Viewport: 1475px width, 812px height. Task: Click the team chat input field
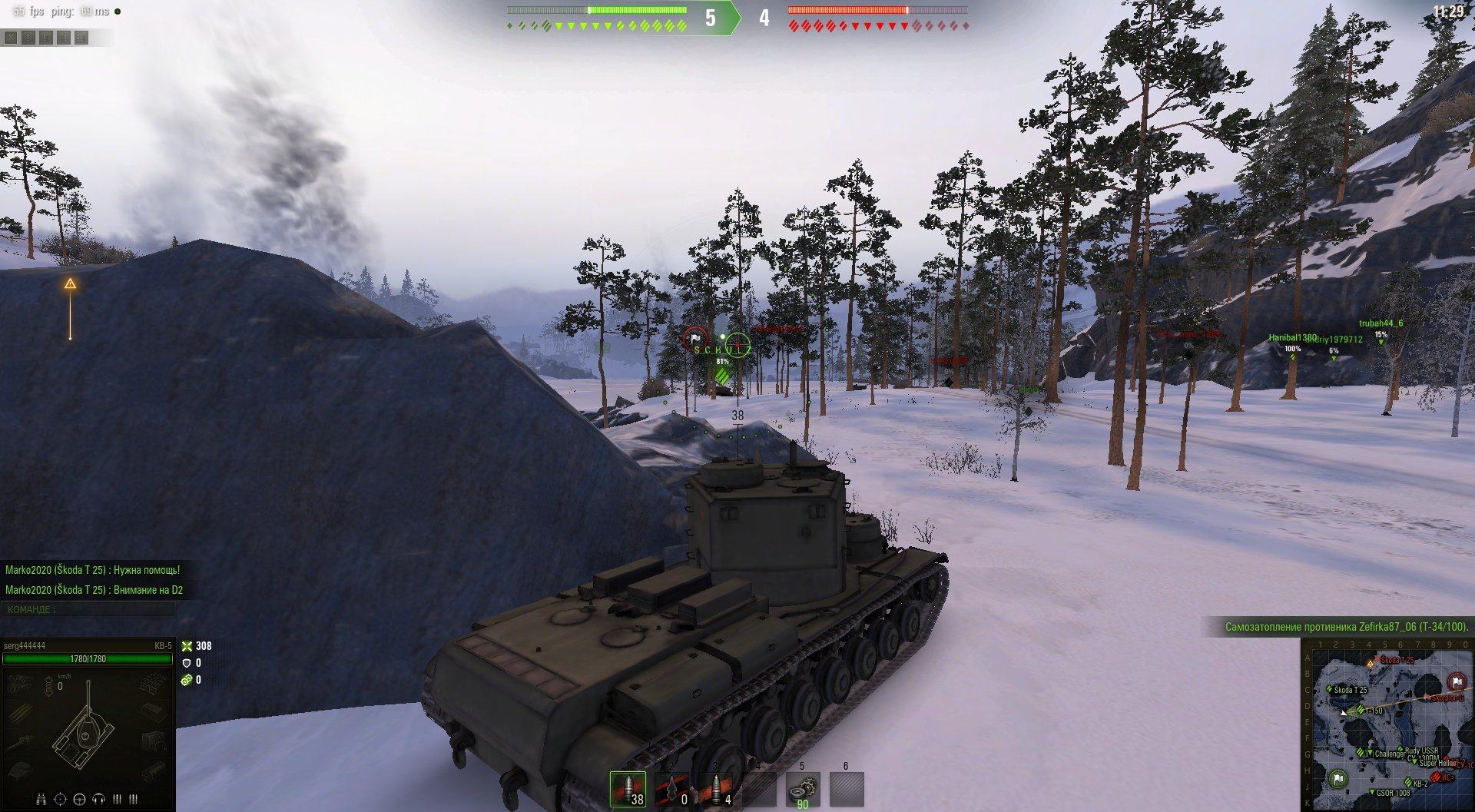88,609
